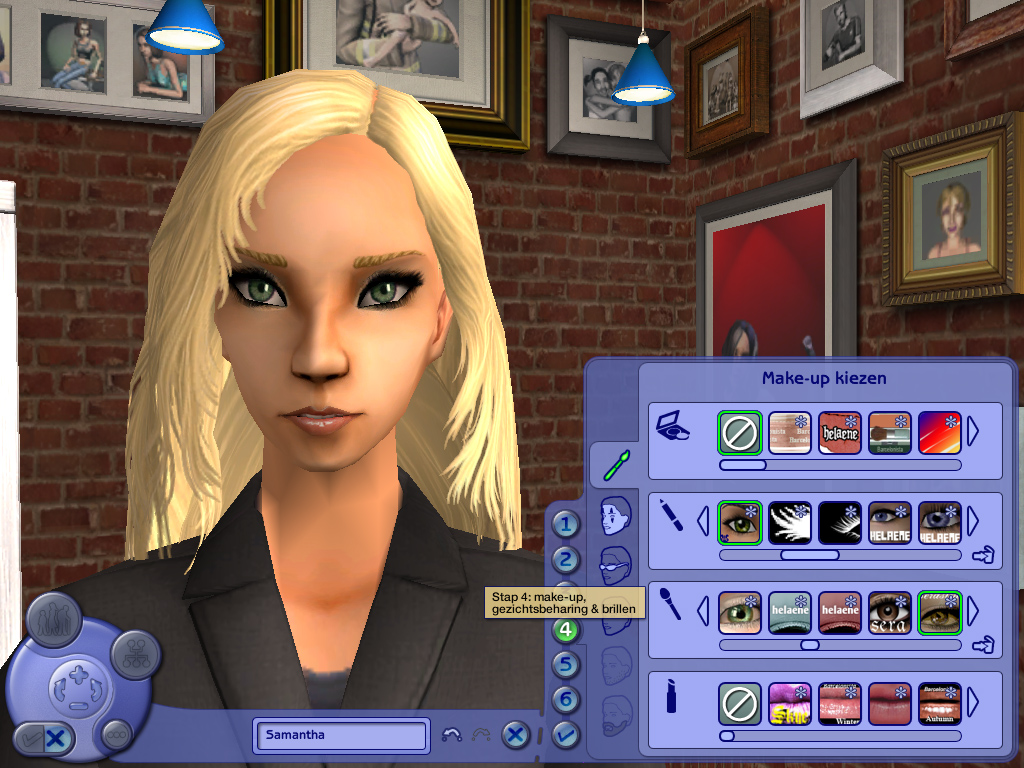This screenshot has width=1024, height=768.
Task: Select the Autumn lipstick thumbnail
Action: pyautogui.click(x=939, y=704)
